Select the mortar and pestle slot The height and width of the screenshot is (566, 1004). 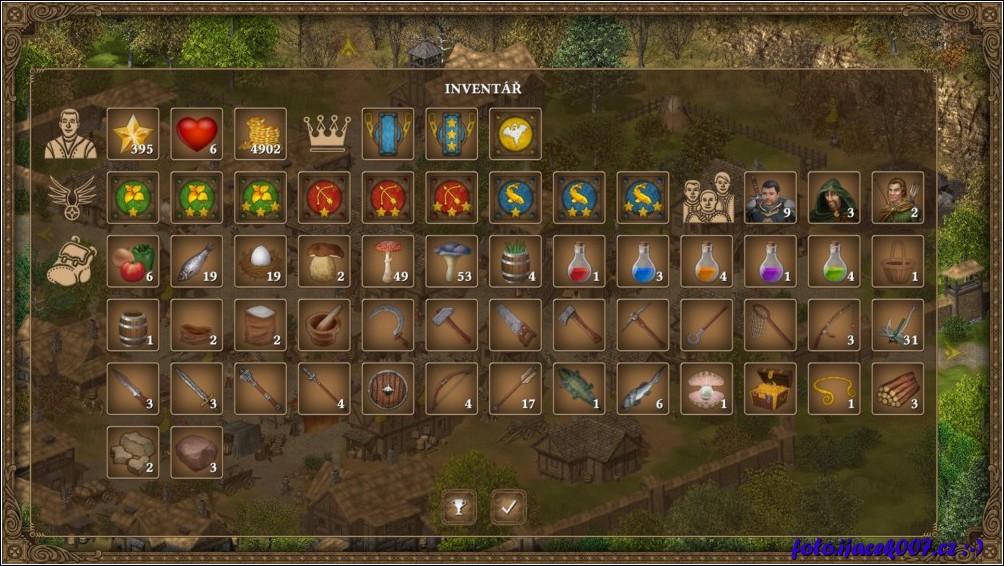click(x=324, y=325)
